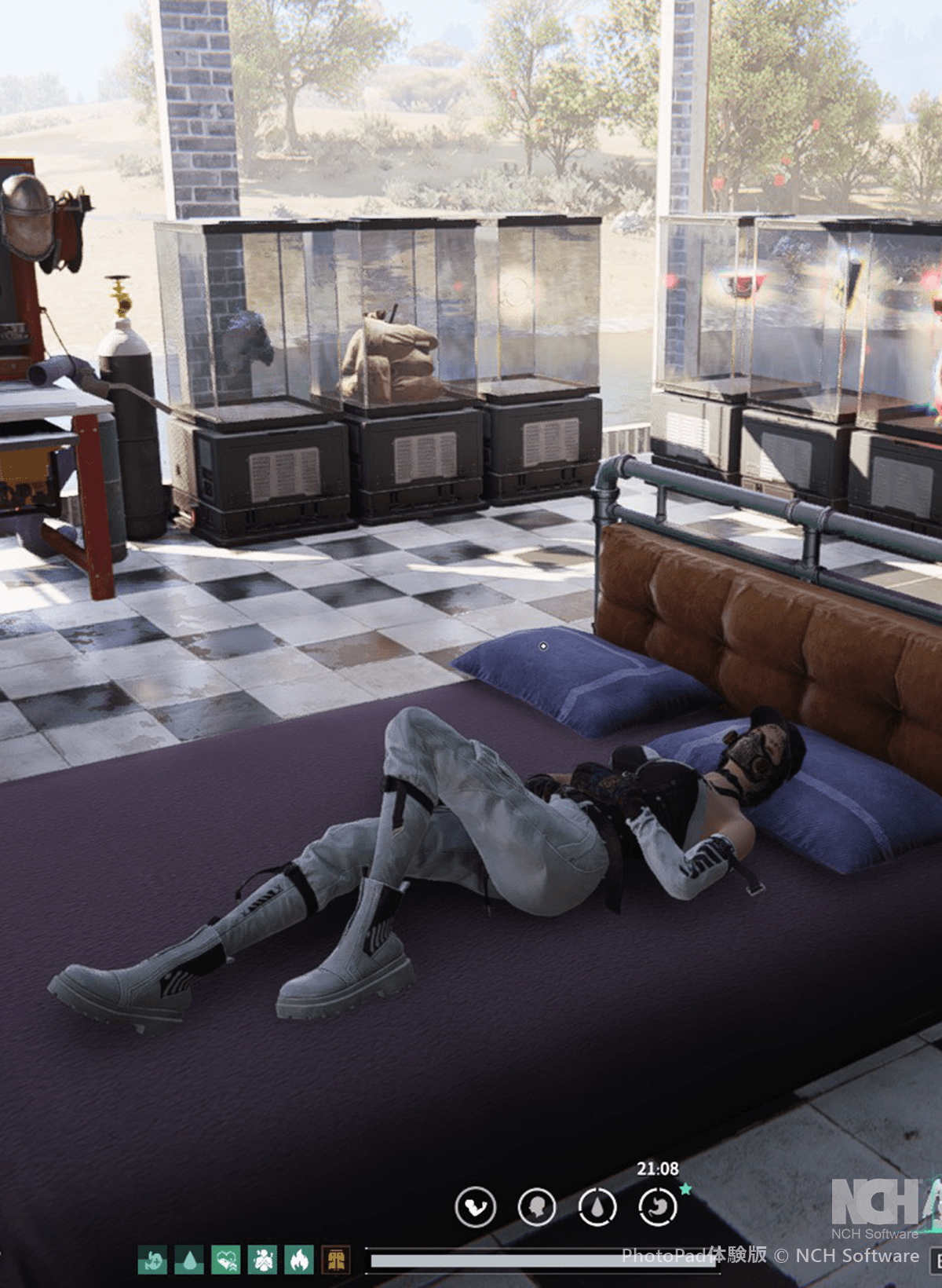Screen dimensions: 942x1288
Task: Select the head silhouette sanity icon
Action: pos(537,1206)
